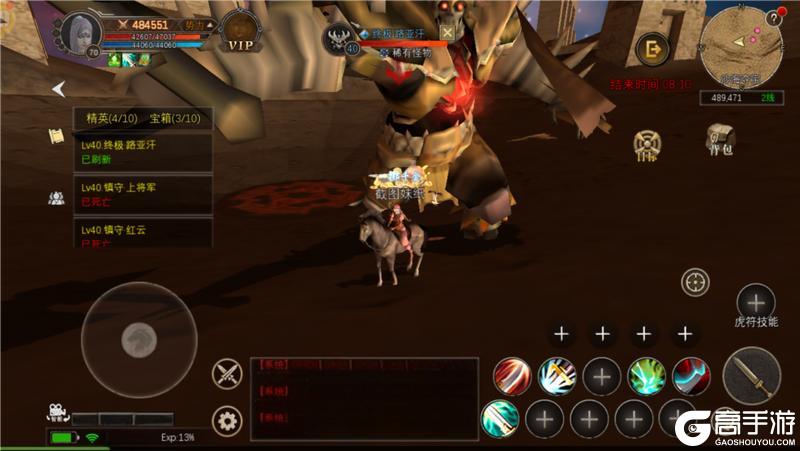Tap the 虎符技能 tiger tally skill slot

(x=755, y=301)
